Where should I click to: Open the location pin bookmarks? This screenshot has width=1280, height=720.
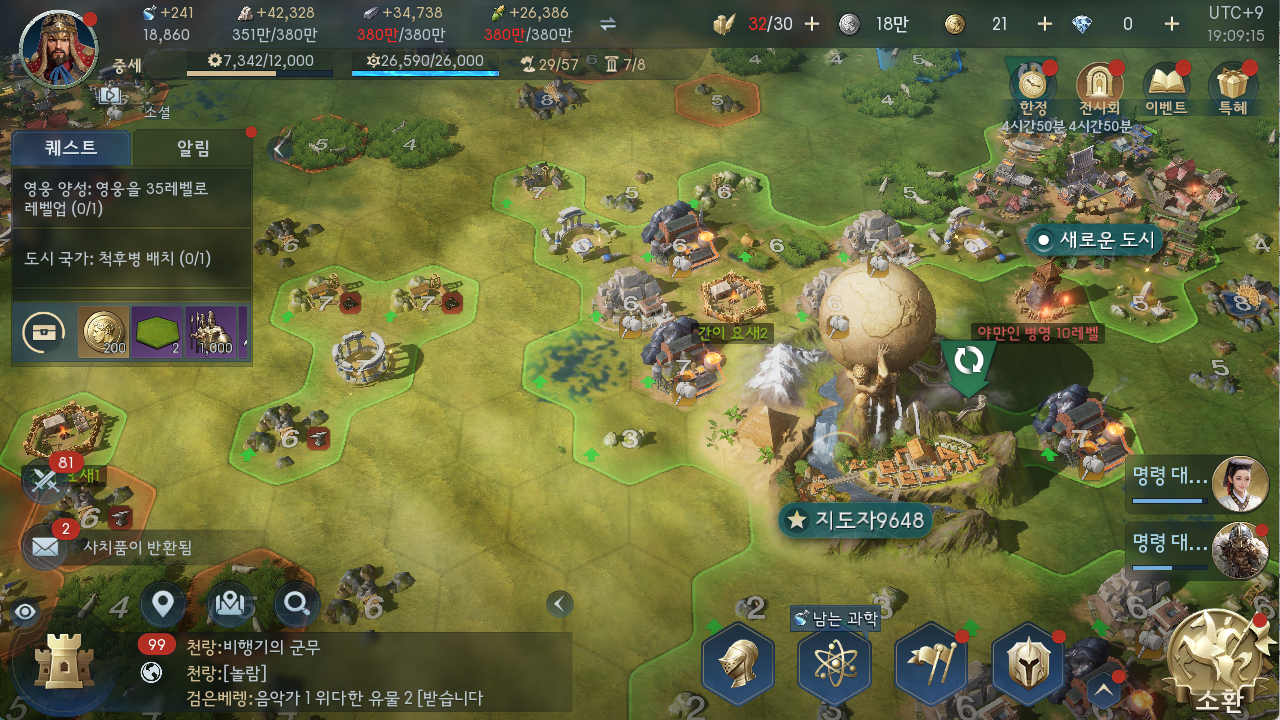pyautogui.click(x=163, y=604)
